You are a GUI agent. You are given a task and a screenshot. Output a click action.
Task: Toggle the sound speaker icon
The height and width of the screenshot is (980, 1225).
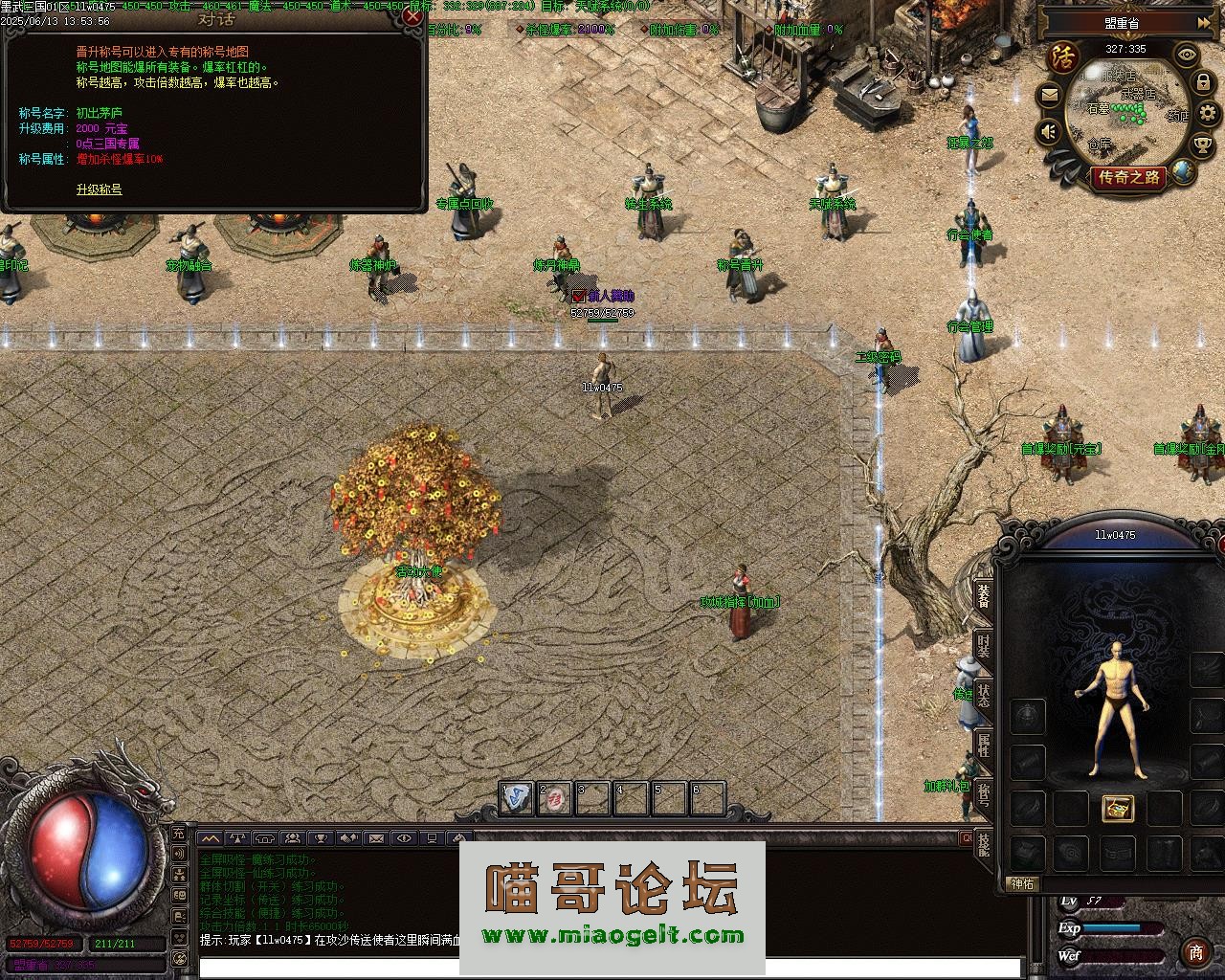tap(1049, 130)
